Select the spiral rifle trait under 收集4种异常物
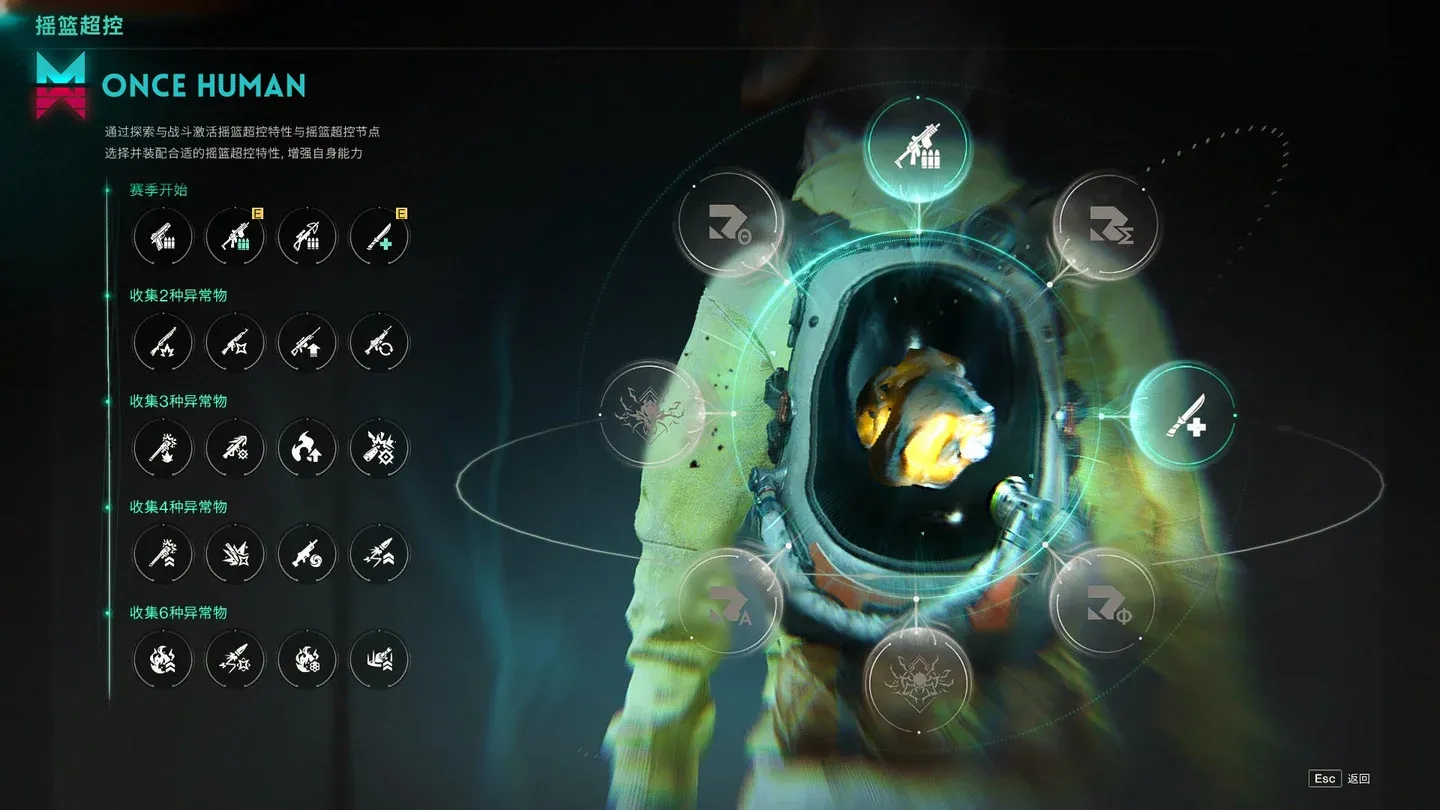The image size is (1440, 810). click(307, 554)
